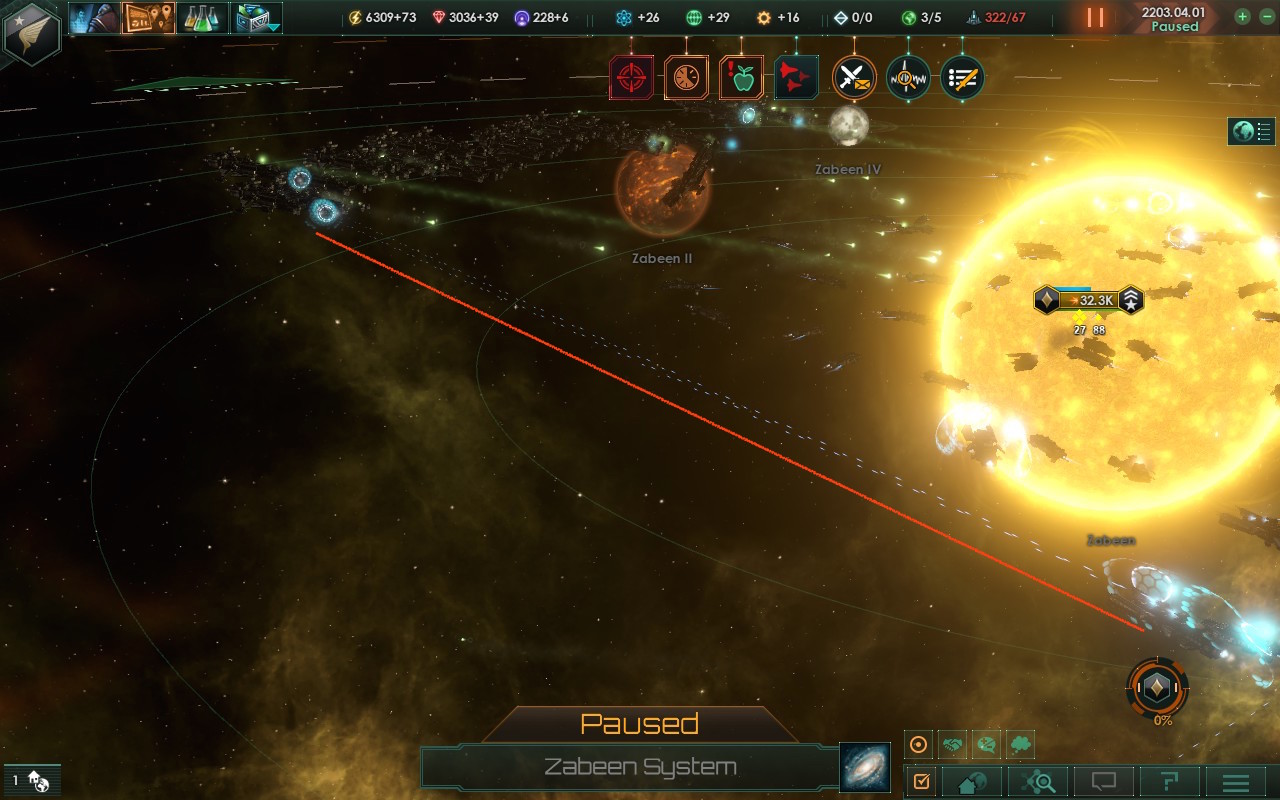This screenshot has height=800, width=1280.
Task: Click the red hostile fleets alert icon
Action: (x=796, y=77)
